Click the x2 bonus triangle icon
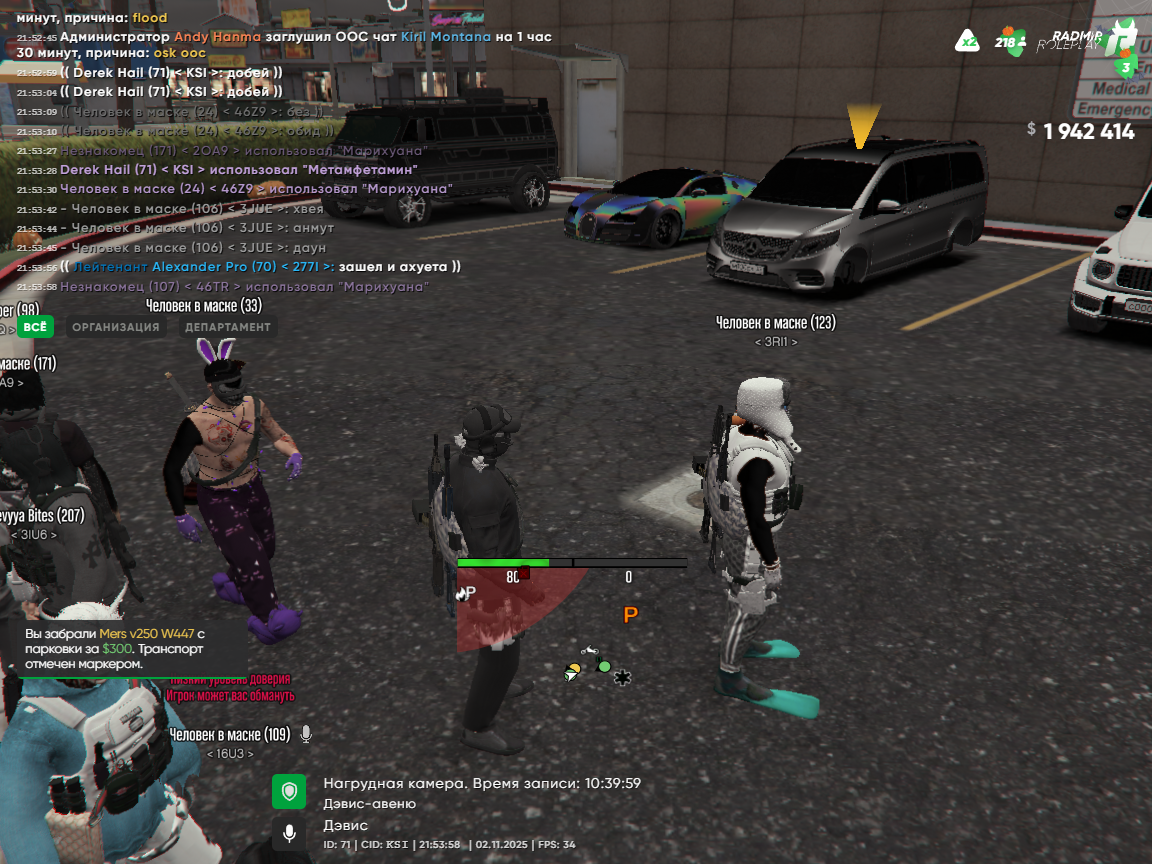This screenshot has height=864, width=1152. [967, 41]
